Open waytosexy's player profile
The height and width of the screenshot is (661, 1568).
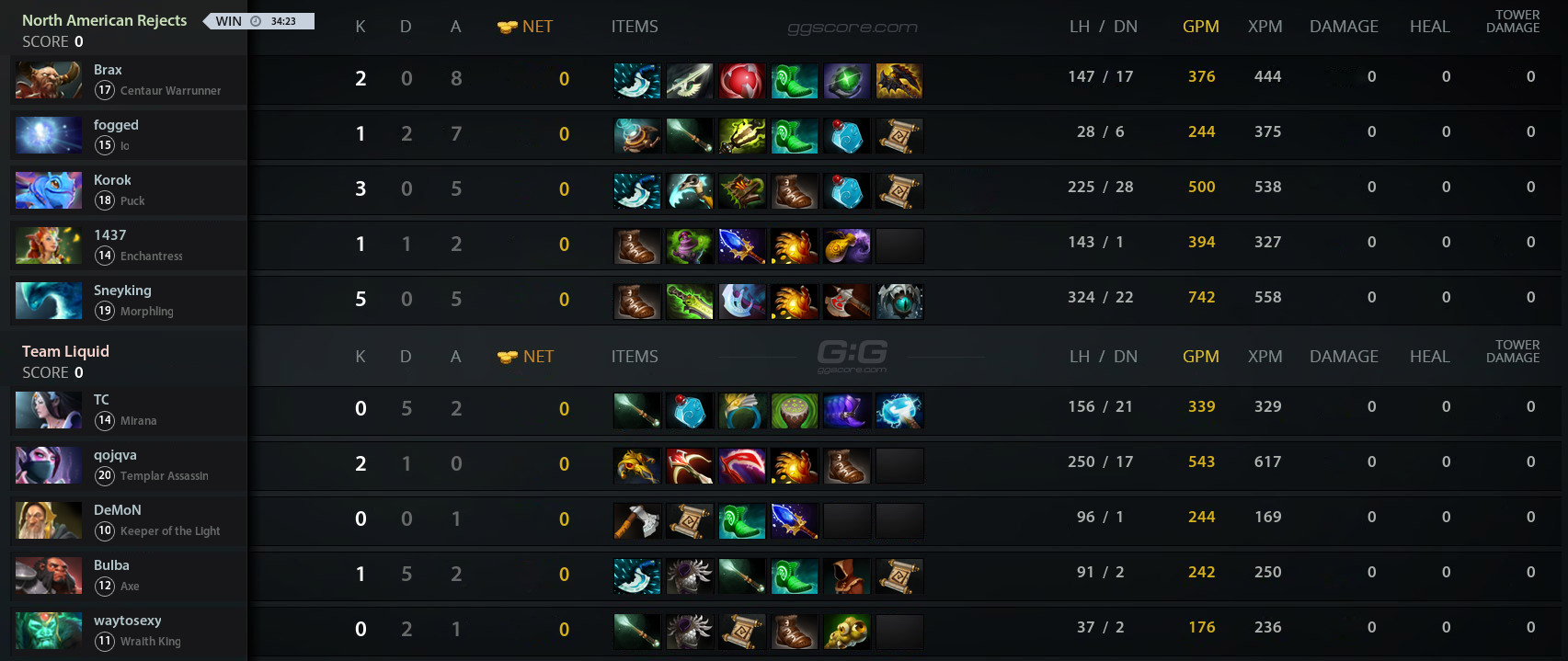[x=127, y=621]
